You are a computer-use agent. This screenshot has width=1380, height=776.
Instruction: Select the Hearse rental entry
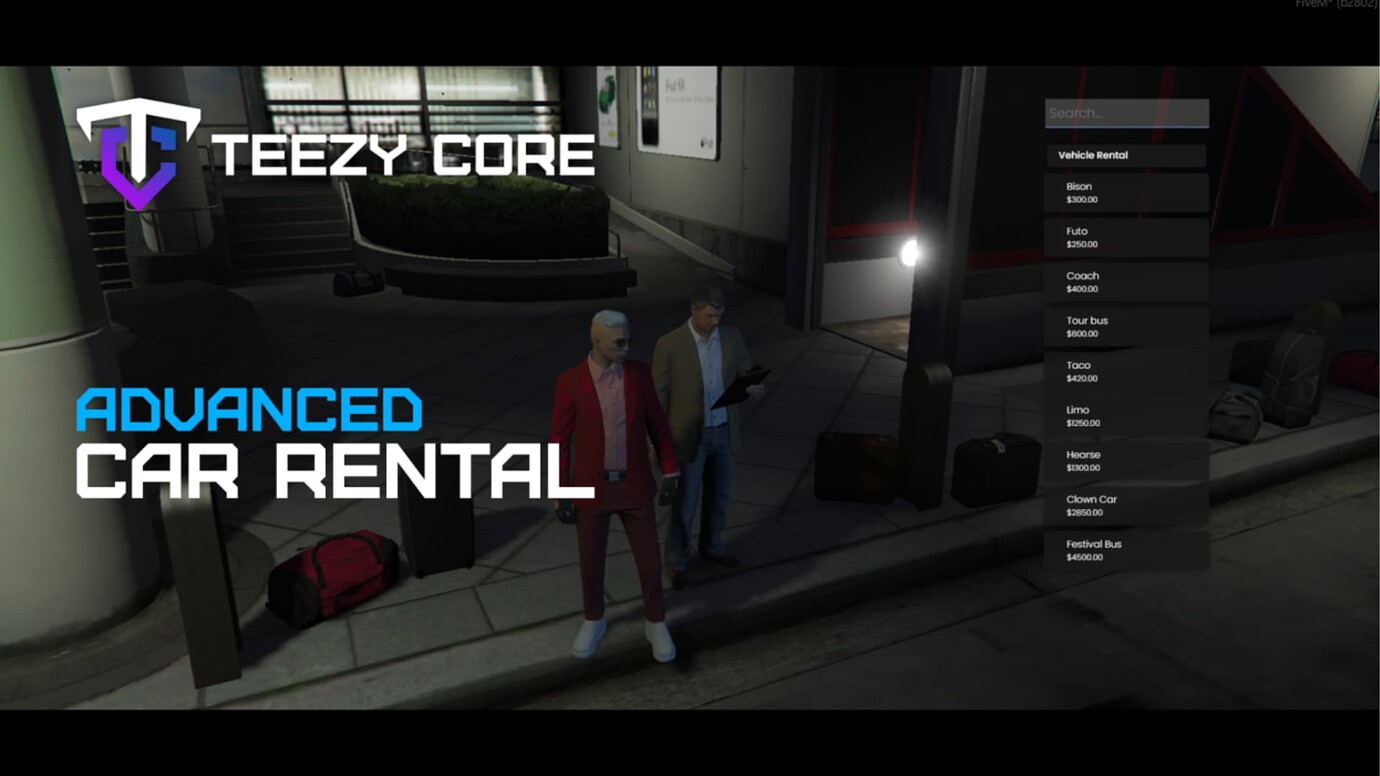click(1127, 460)
